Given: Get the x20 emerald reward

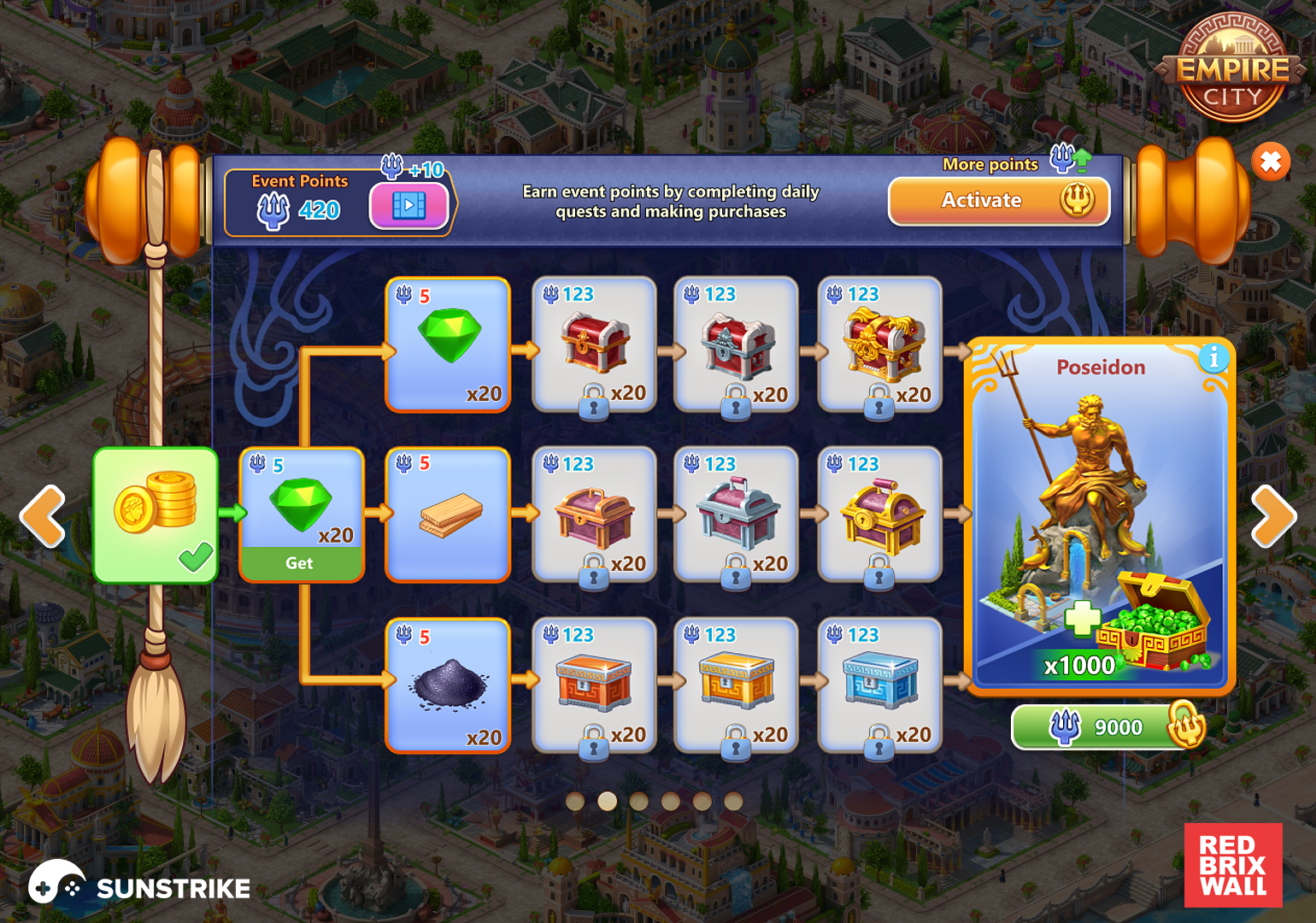Looking at the screenshot, I should [x=301, y=562].
